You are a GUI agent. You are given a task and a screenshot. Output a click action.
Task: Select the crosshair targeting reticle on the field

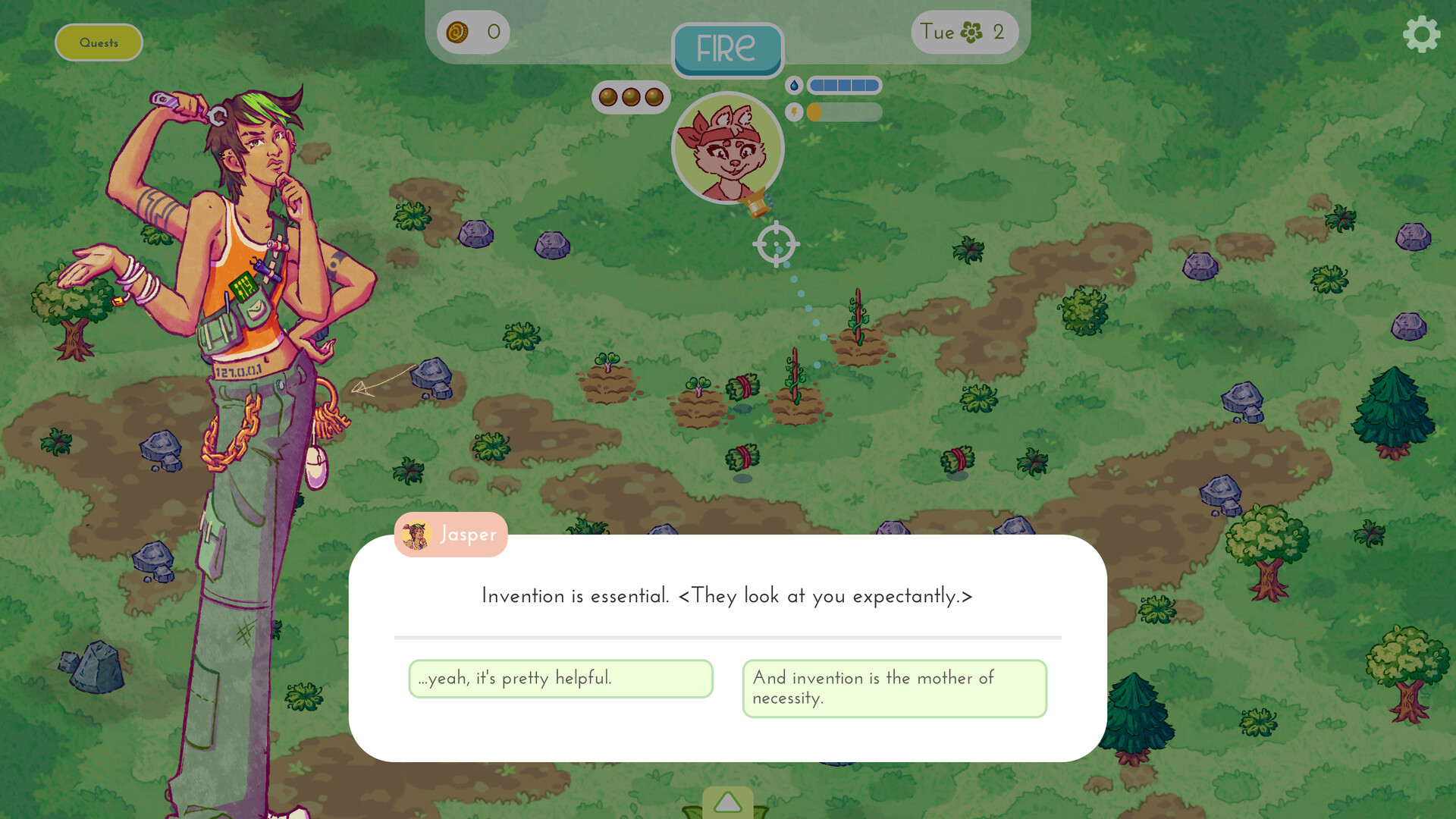(x=775, y=244)
